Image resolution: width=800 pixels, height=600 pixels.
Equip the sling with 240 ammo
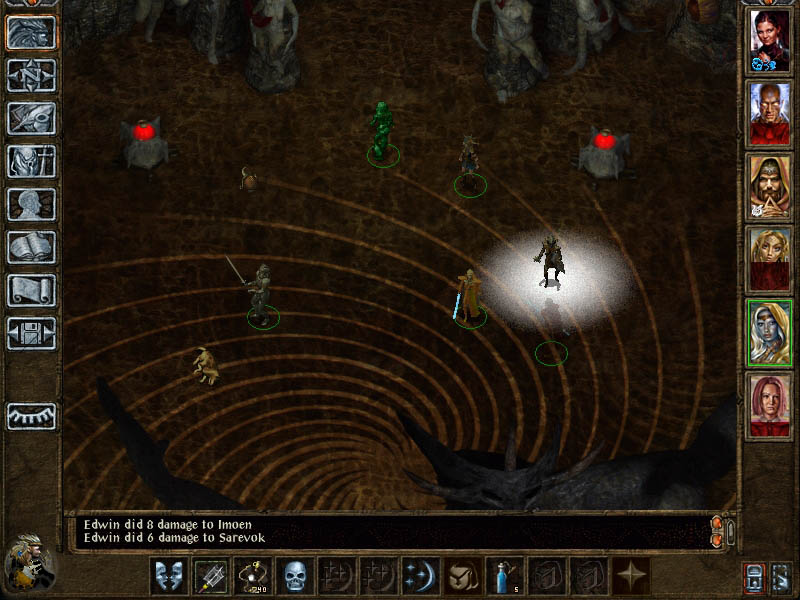253,575
